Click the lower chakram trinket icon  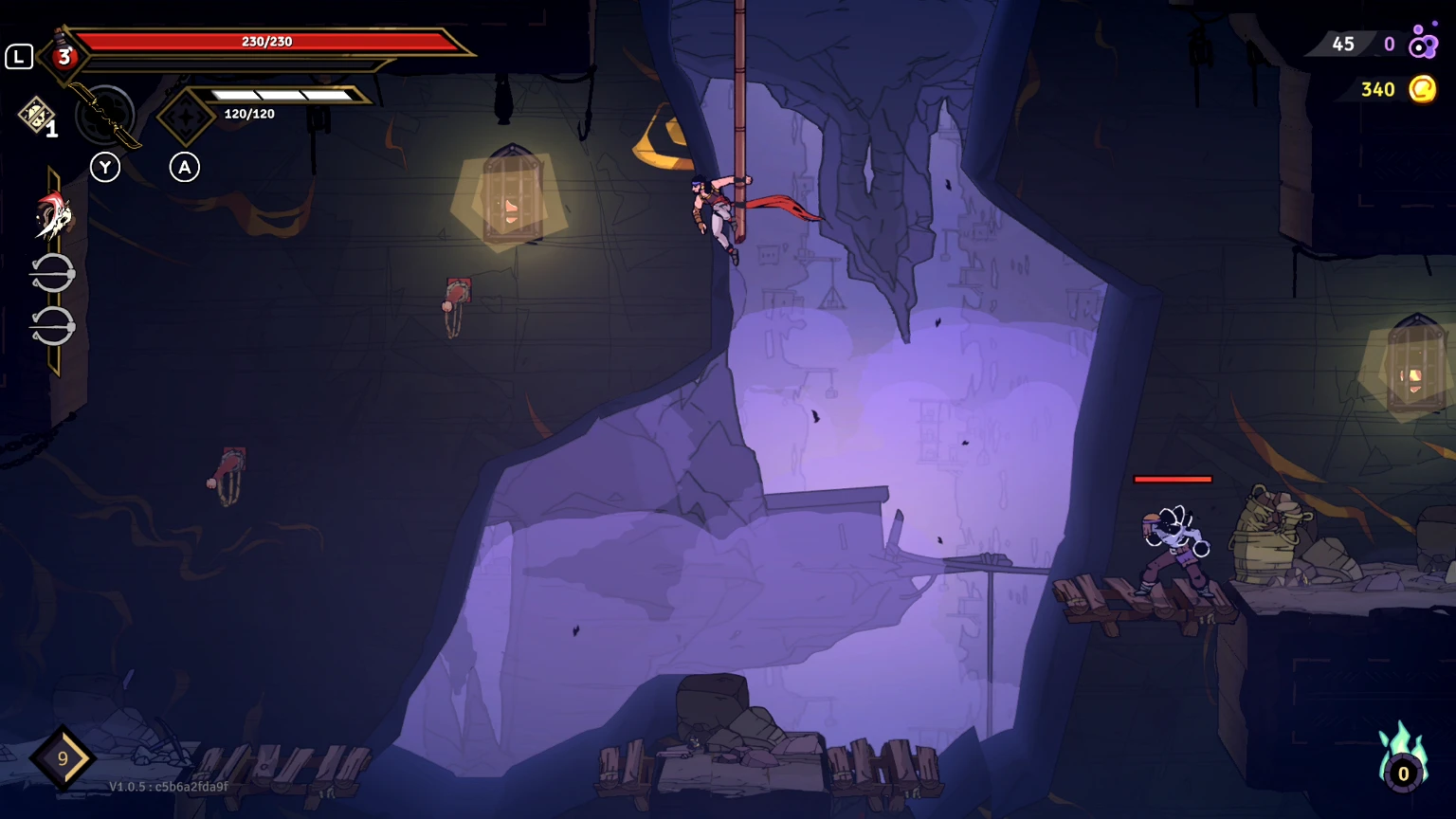click(x=54, y=324)
